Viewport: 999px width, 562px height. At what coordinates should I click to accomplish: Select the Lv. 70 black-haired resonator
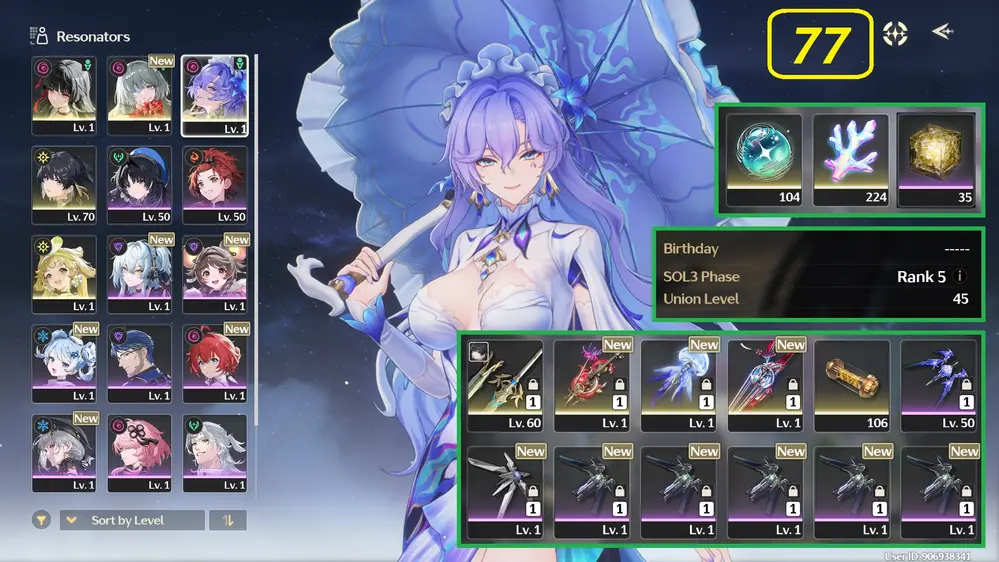point(64,184)
